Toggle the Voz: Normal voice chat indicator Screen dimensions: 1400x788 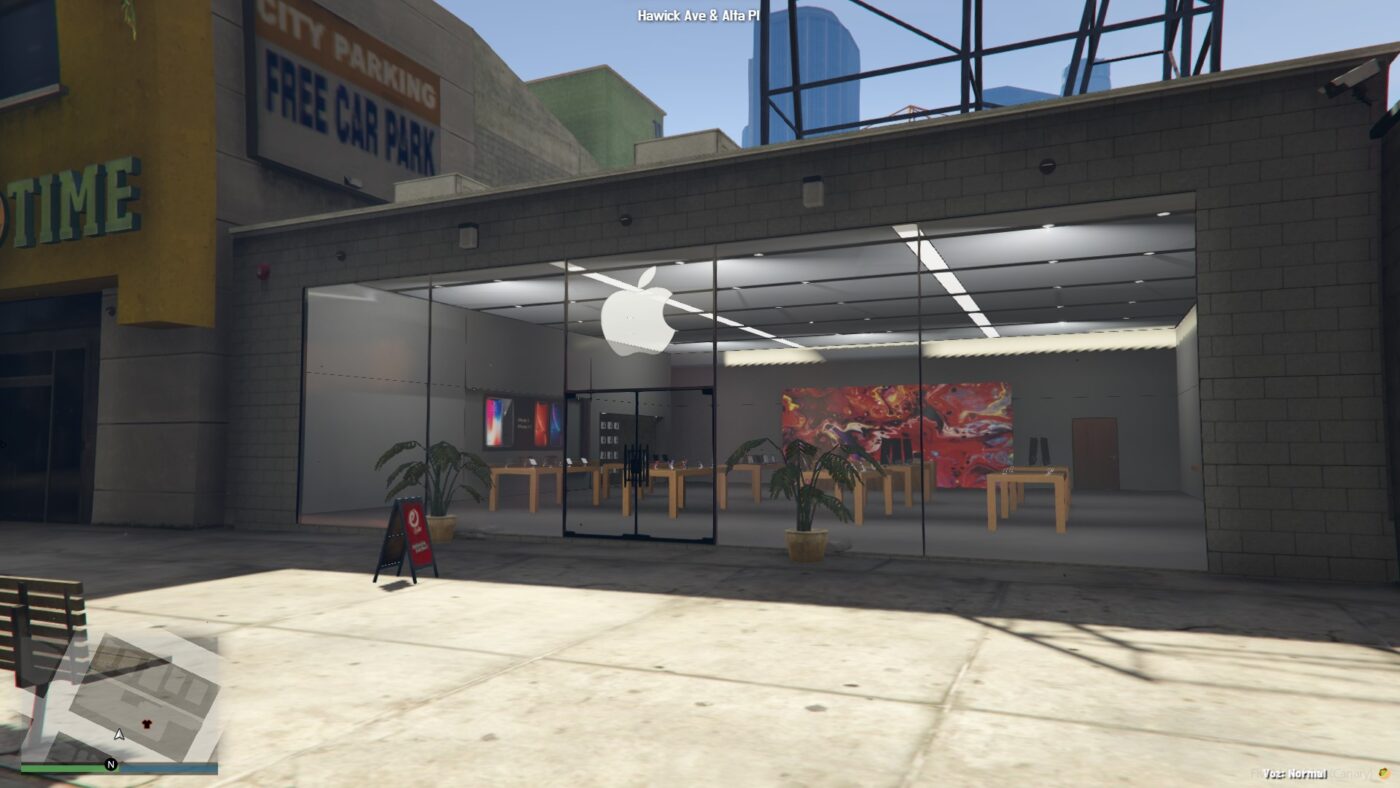pyautogui.click(x=1296, y=774)
